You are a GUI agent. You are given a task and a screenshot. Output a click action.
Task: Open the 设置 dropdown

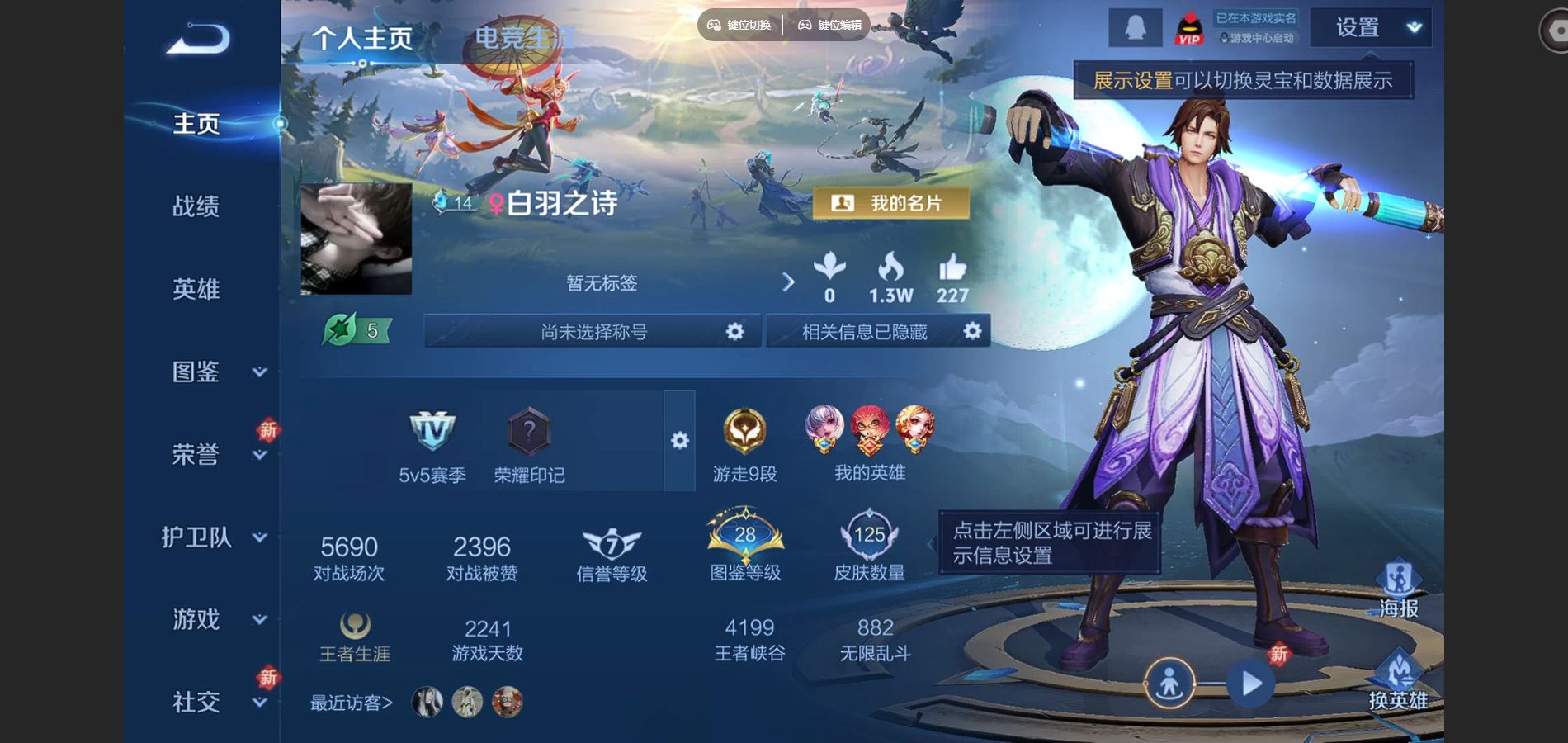pyautogui.click(x=1371, y=28)
